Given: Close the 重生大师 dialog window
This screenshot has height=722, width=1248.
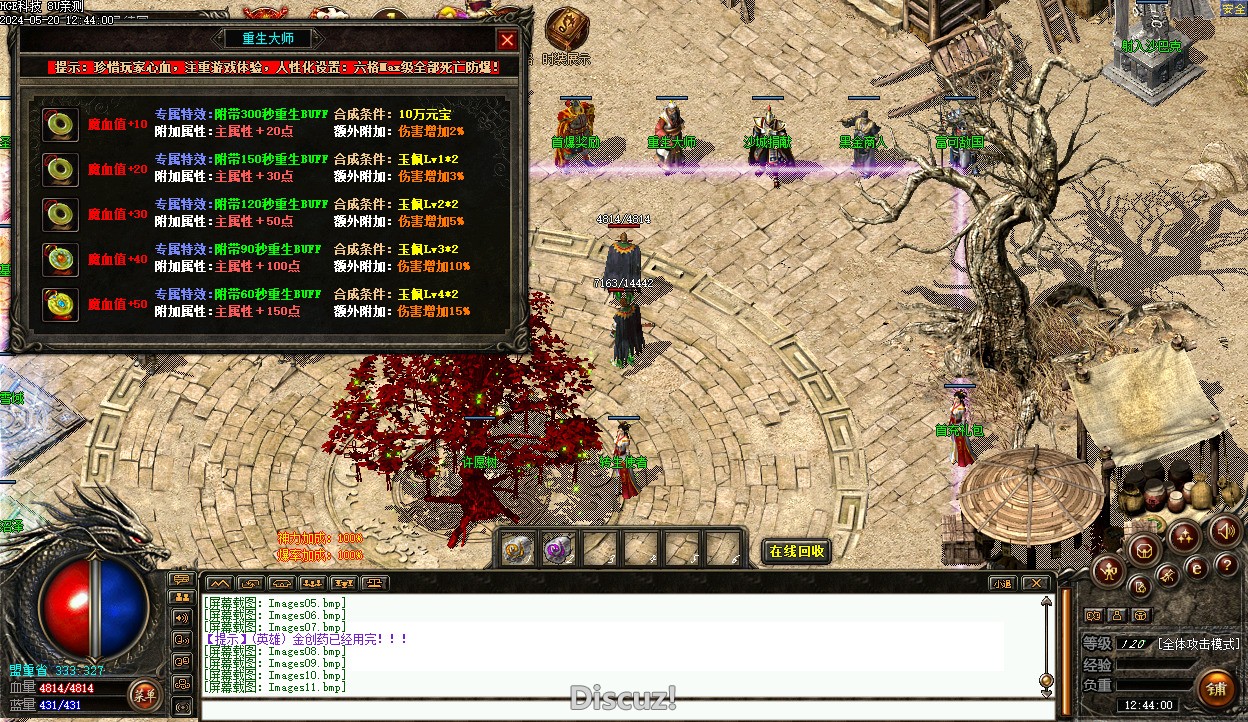Looking at the screenshot, I should [x=507, y=40].
